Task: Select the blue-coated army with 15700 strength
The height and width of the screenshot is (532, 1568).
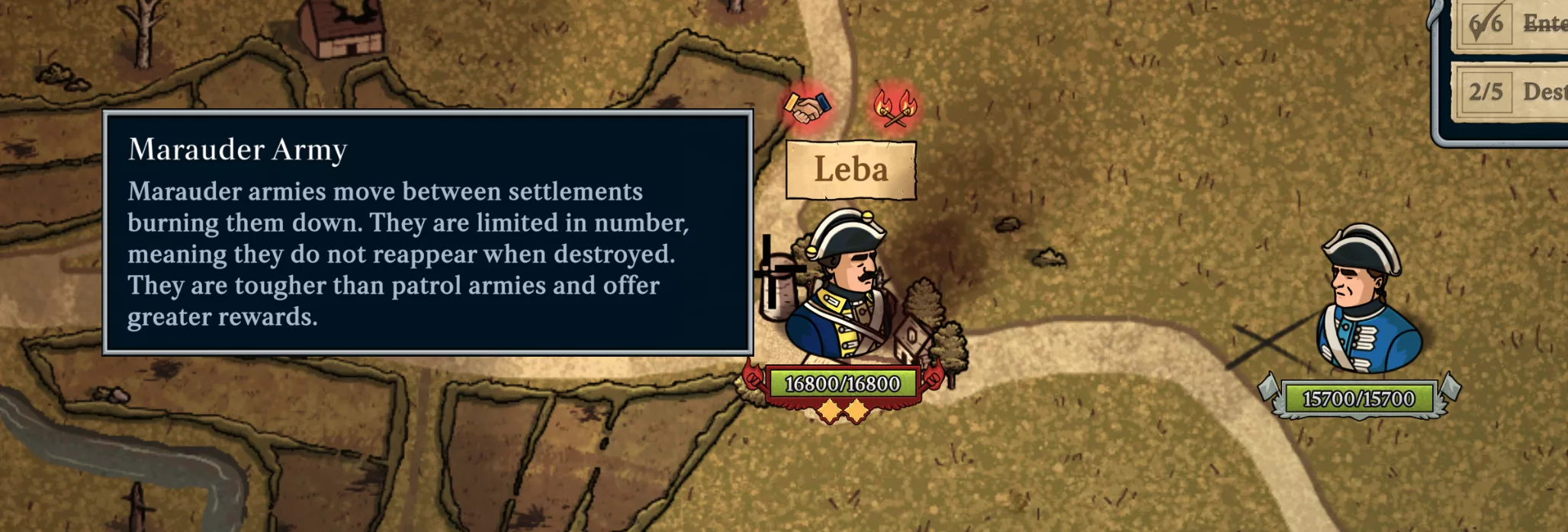Action: click(1365, 303)
